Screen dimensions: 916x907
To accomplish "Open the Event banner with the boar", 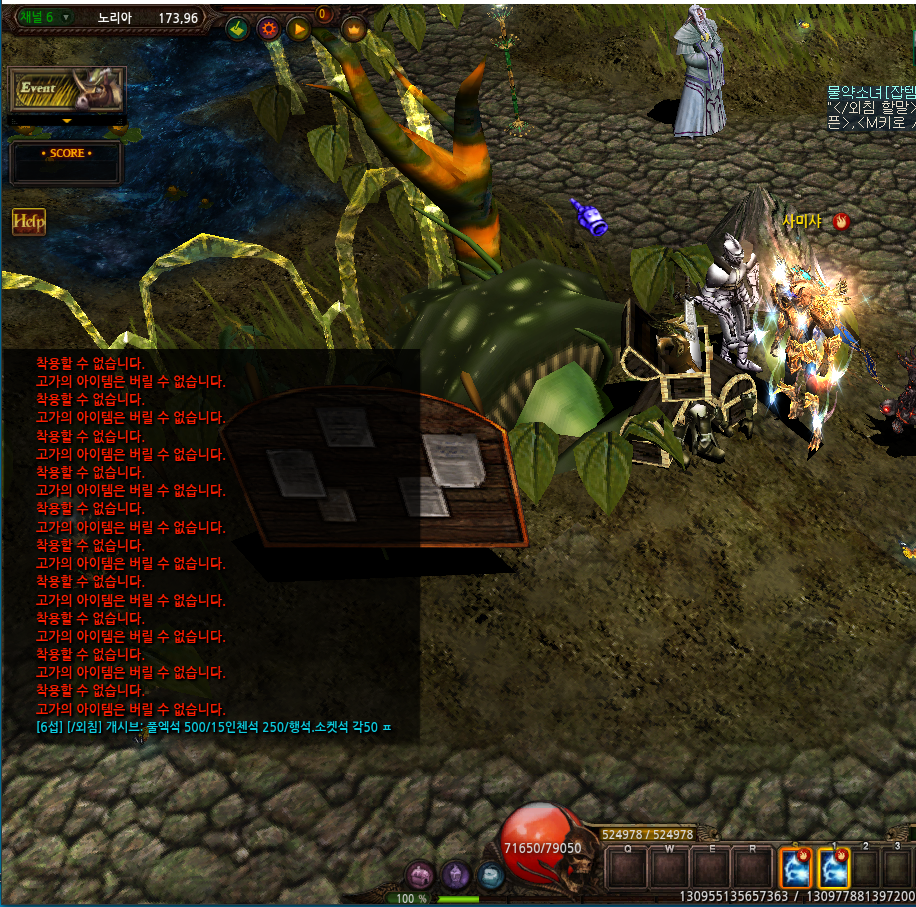I will 67,90.
